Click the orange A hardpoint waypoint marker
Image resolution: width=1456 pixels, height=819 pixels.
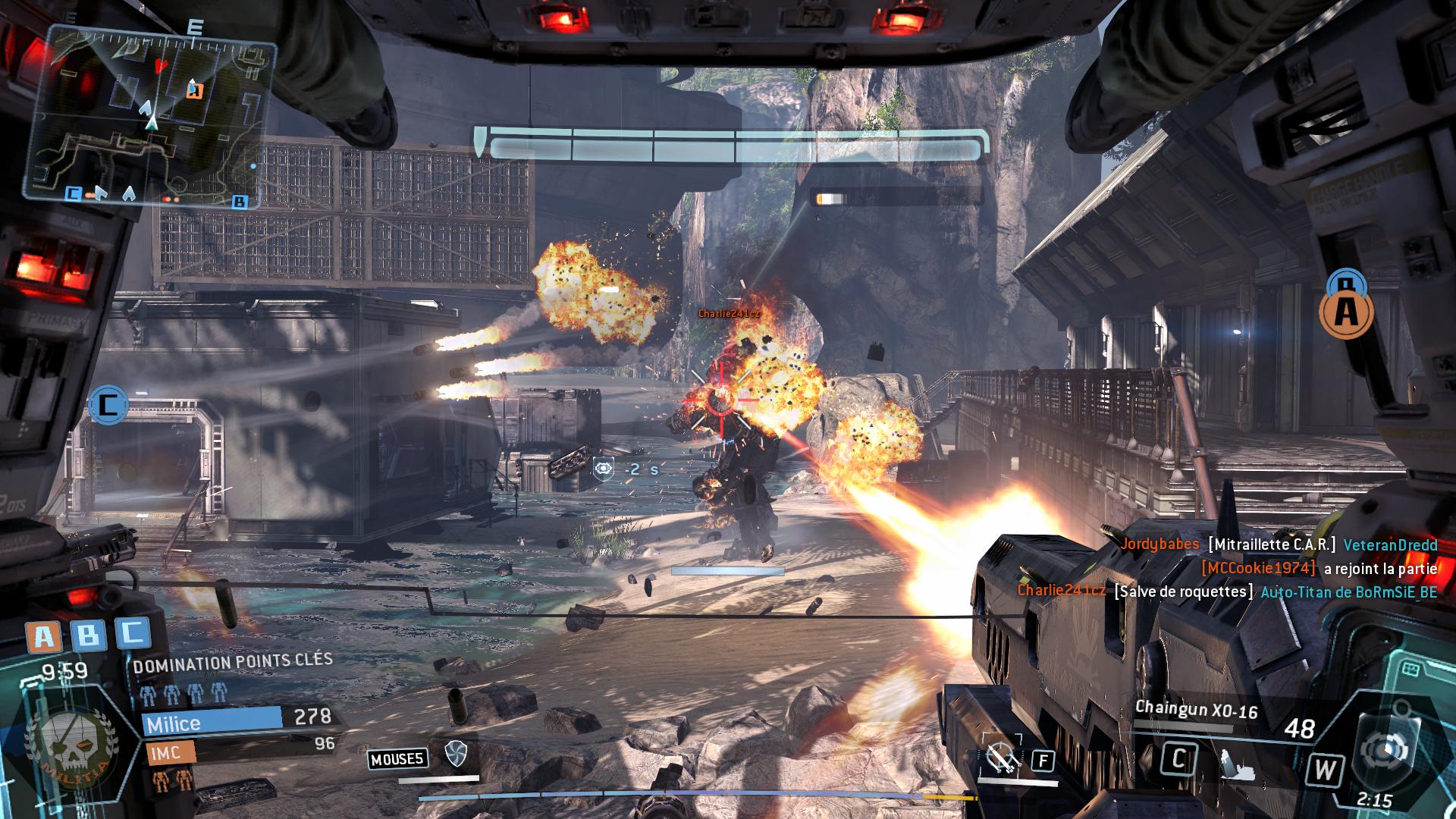point(1346,312)
